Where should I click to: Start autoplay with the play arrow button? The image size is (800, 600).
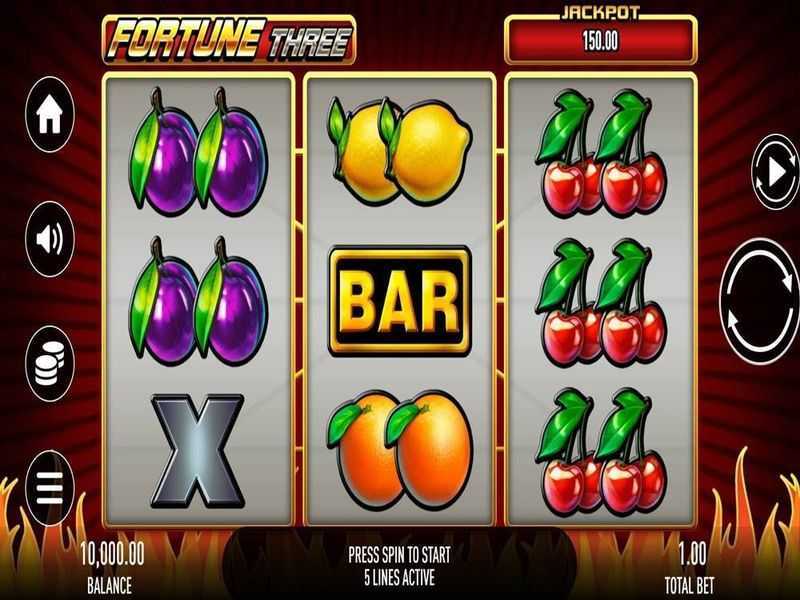pyautogui.click(x=776, y=173)
